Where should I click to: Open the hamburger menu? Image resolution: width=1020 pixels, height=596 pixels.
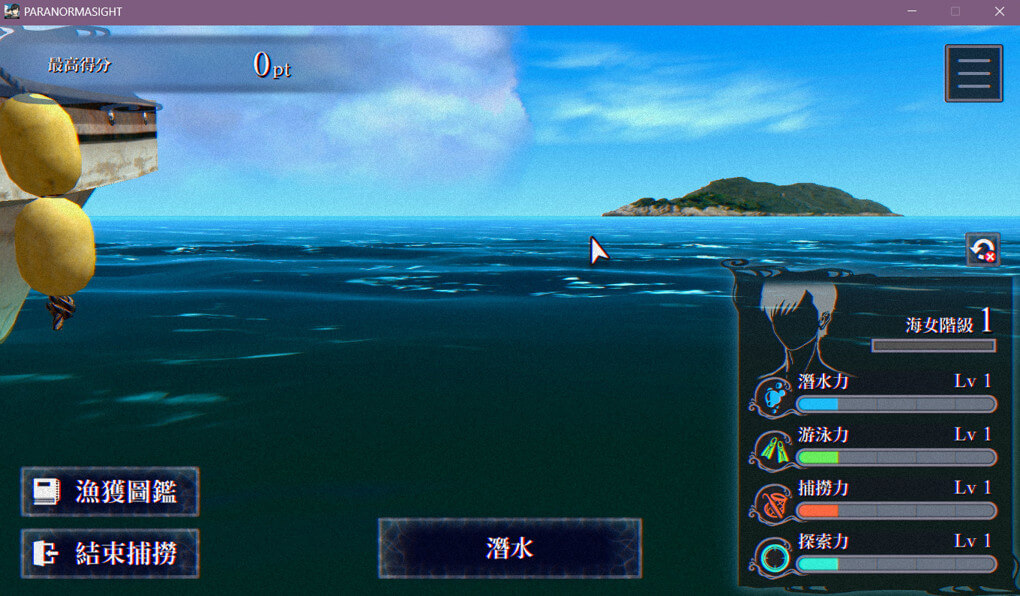point(973,73)
